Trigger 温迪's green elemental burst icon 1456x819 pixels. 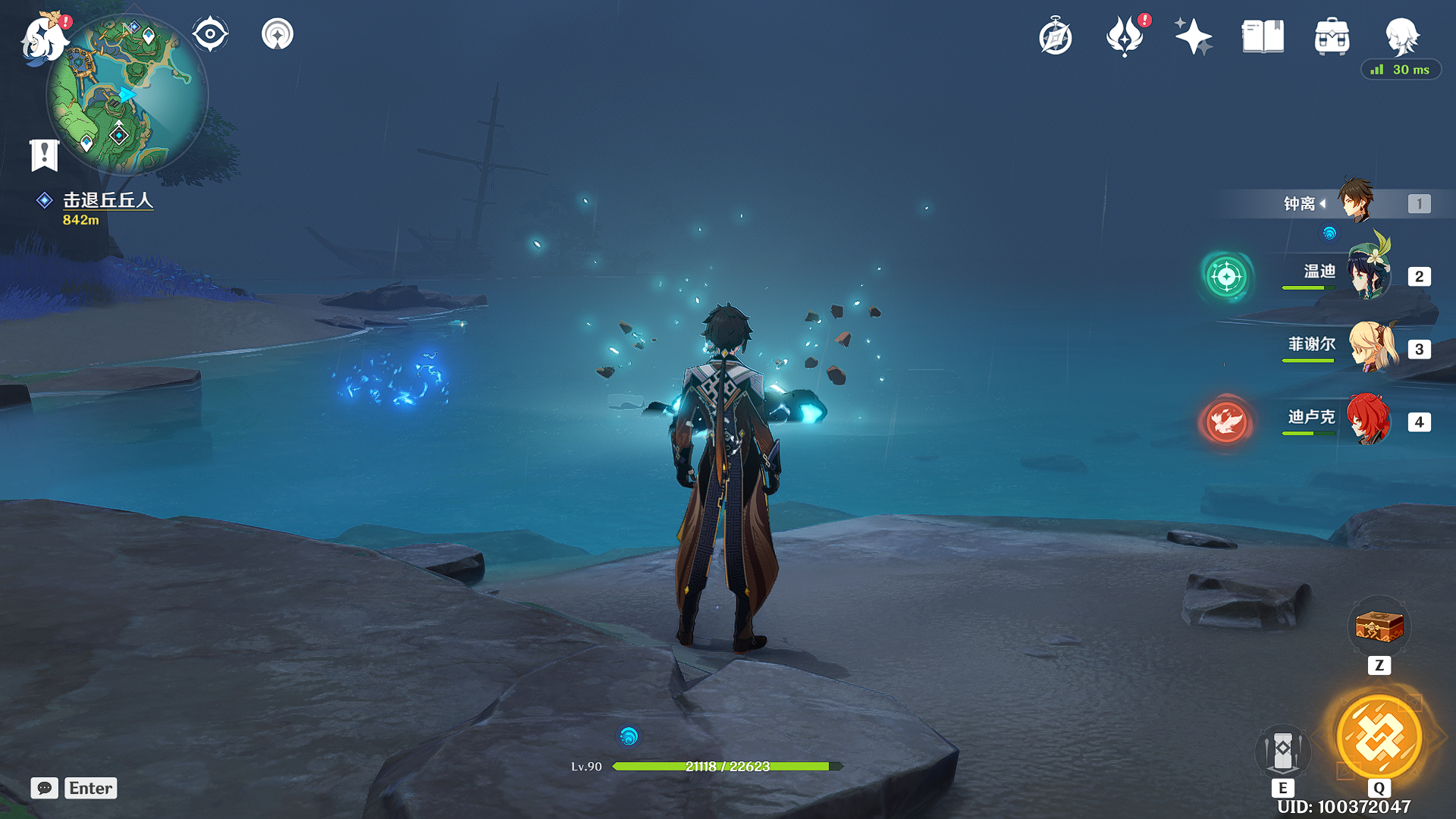click(1226, 277)
